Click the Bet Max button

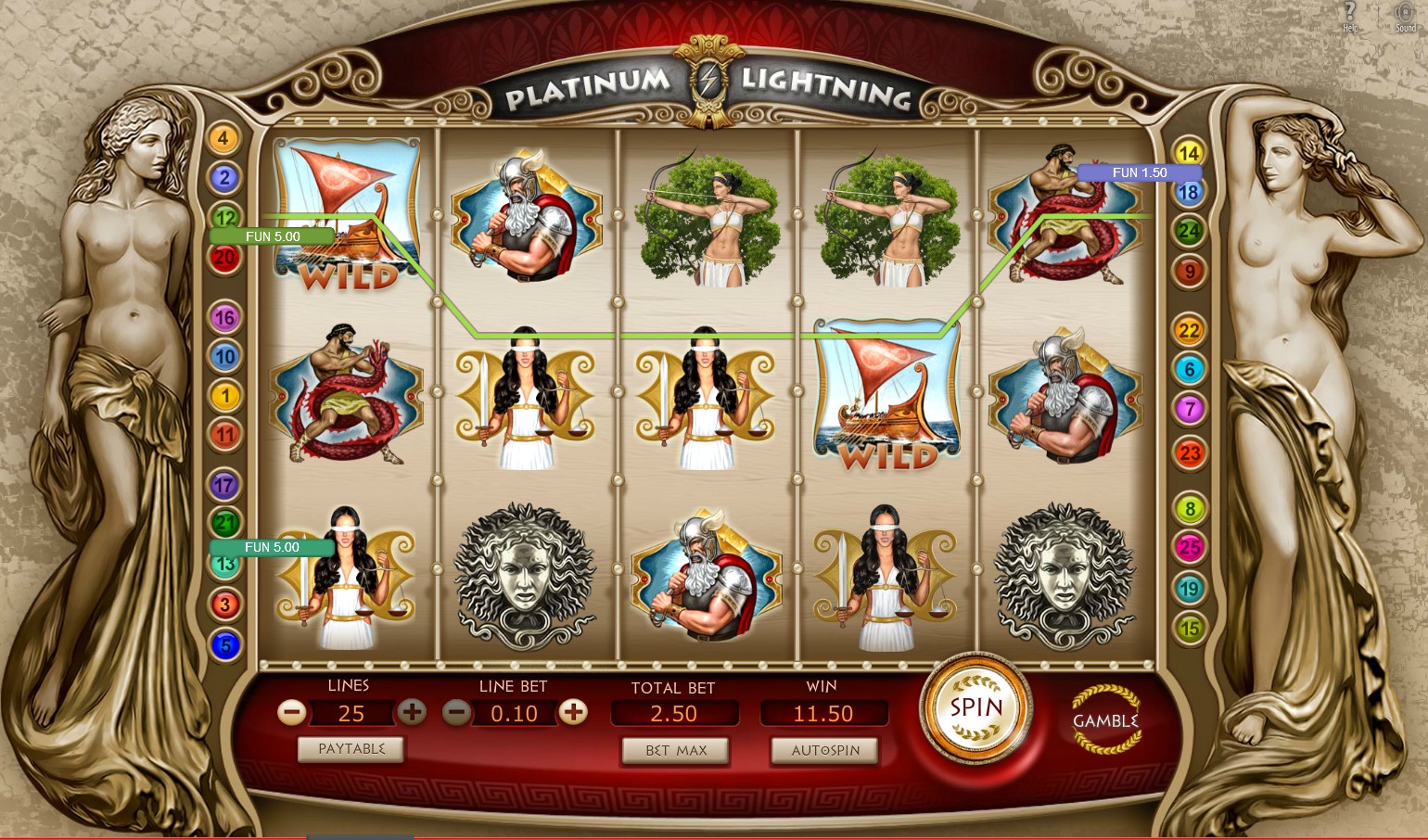pos(675,750)
